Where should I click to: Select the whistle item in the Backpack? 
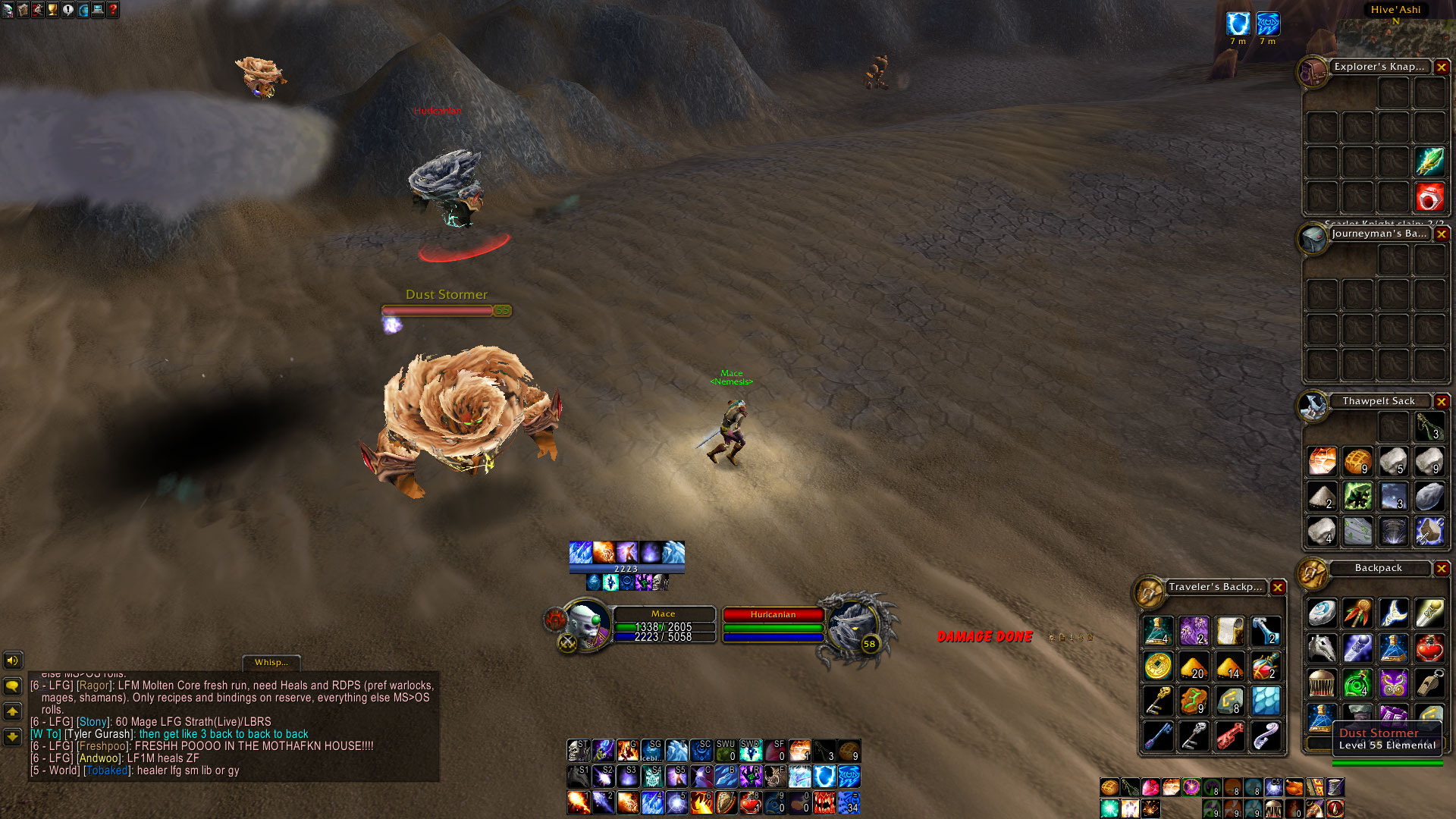pos(1429,683)
